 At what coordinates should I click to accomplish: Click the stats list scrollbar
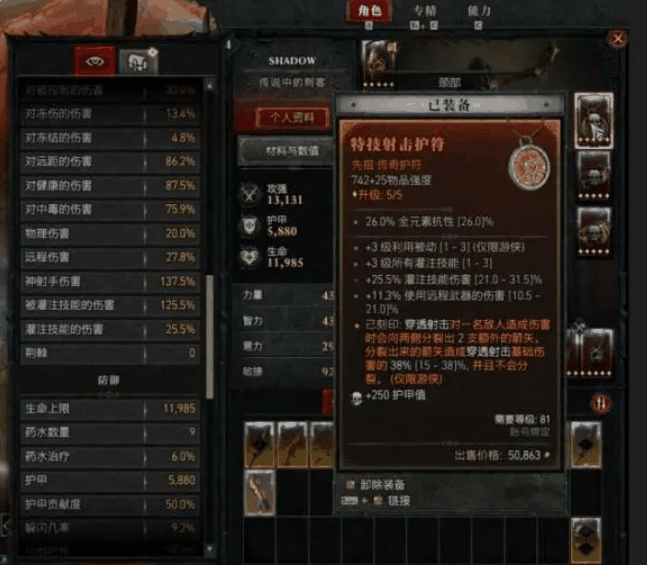208,330
